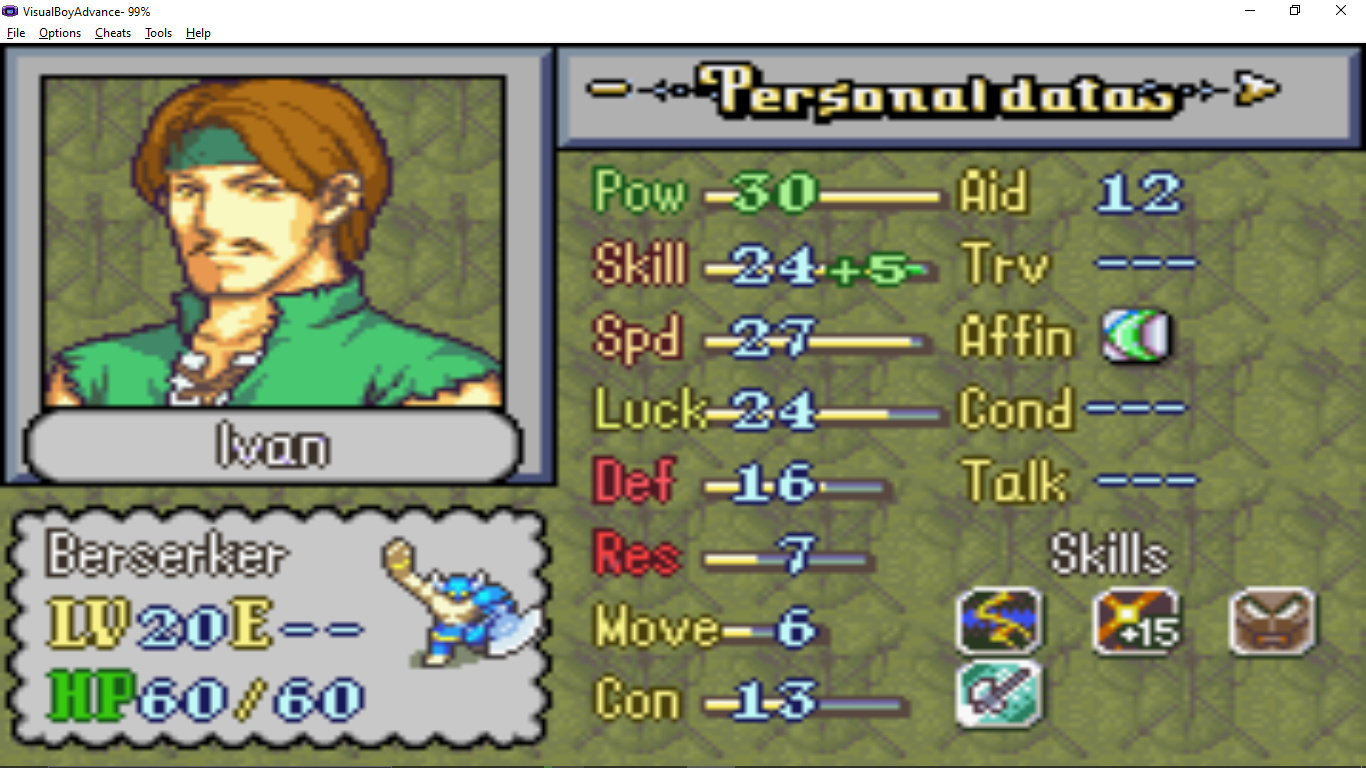This screenshot has width=1366, height=768.
Task: Open the File menu
Action: (16, 33)
